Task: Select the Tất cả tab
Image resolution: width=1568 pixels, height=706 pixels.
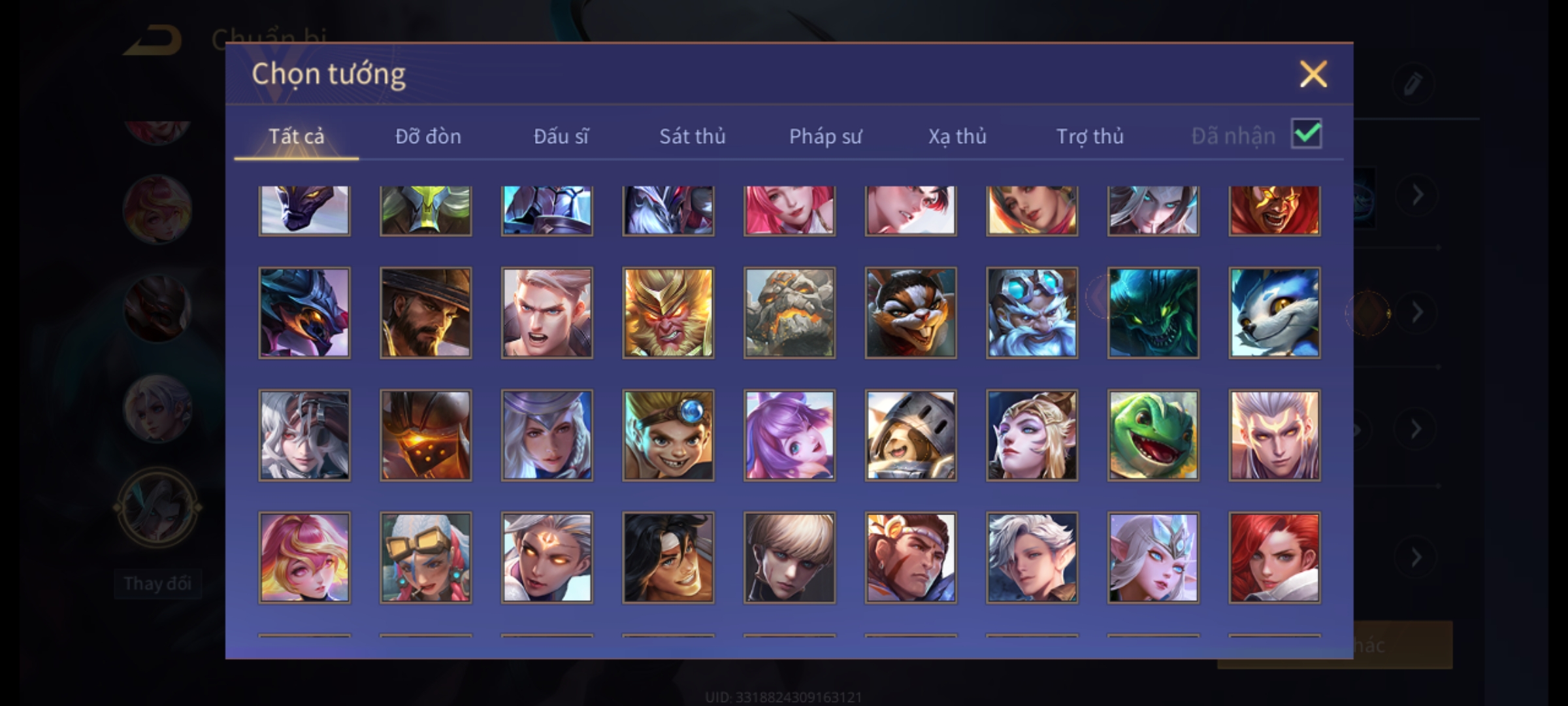Action: (296, 136)
